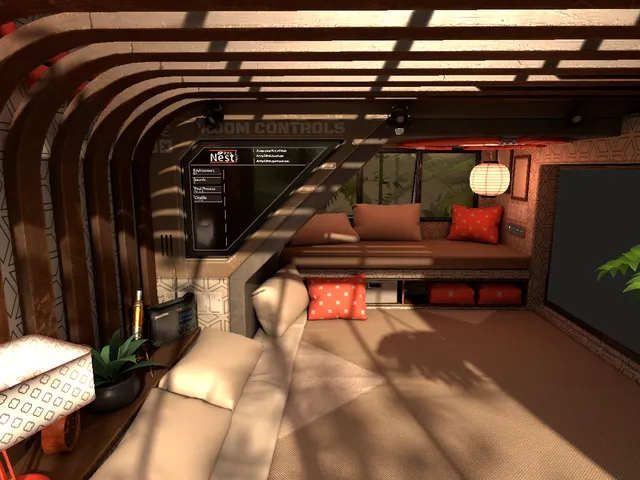Open the Environment tab on the Nest panel

206,171
